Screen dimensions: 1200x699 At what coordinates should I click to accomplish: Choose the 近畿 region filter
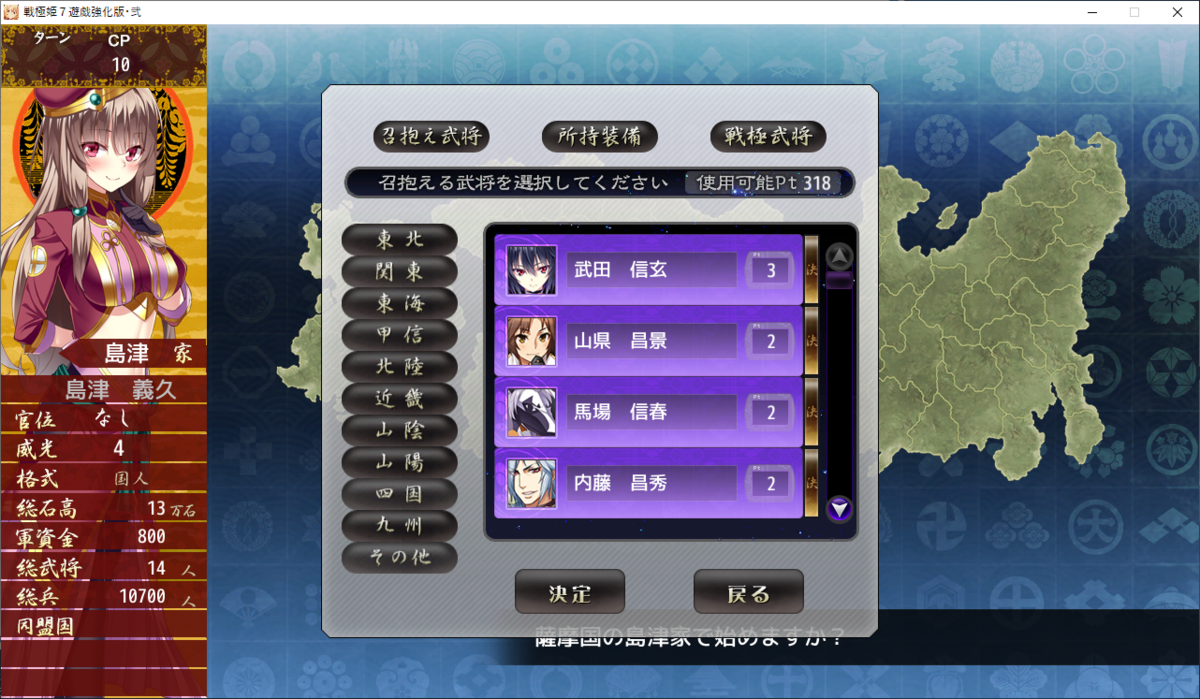click(400, 399)
